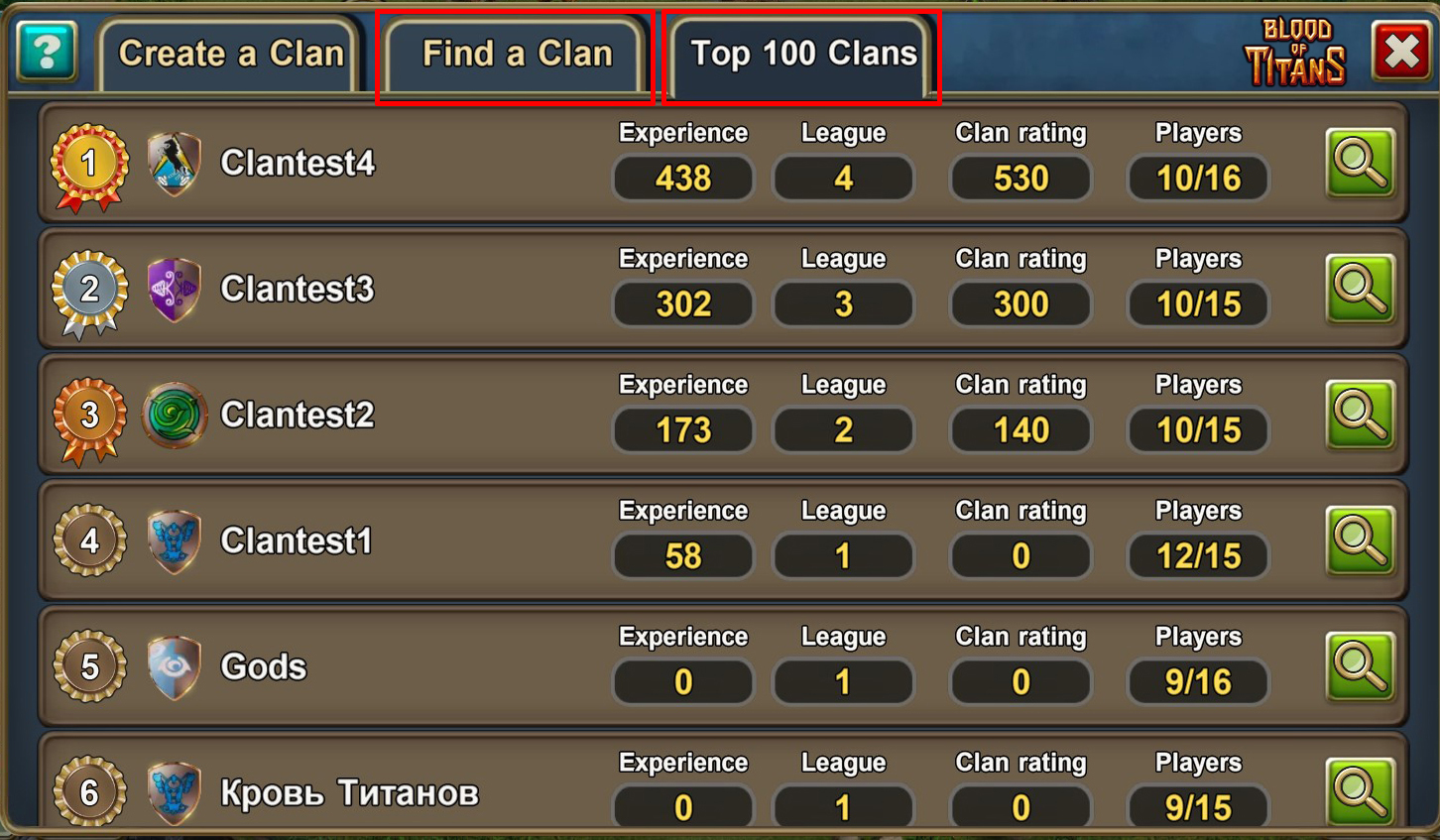Click the eye emblem of the Gods clan
This screenshot has height=840, width=1440.
click(x=175, y=668)
